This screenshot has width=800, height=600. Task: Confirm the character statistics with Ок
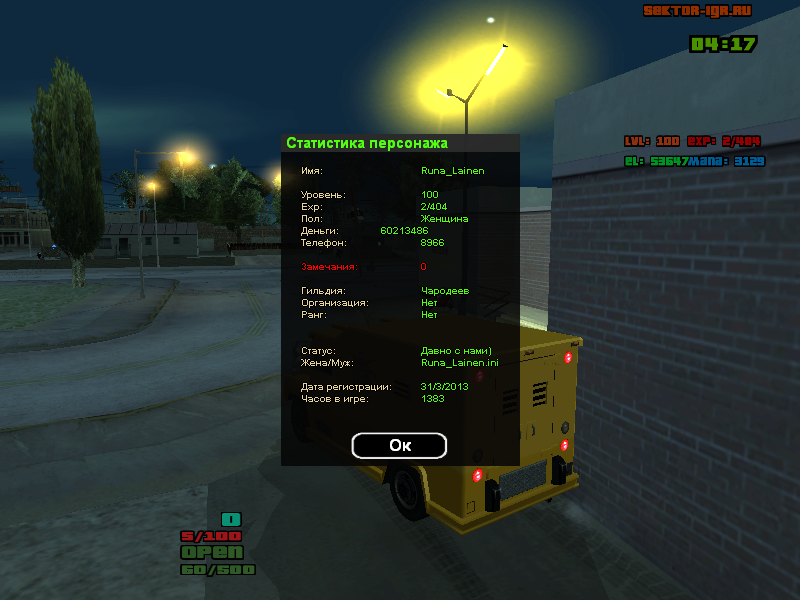click(399, 446)
